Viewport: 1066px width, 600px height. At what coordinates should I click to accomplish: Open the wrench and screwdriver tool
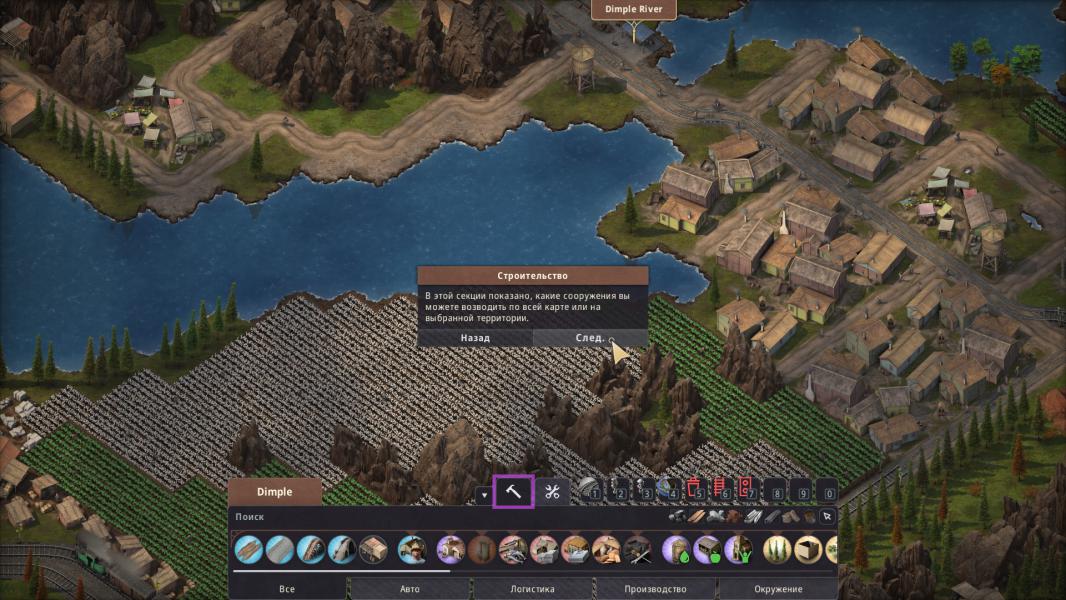pyautogui.click(x=551, y=492)
